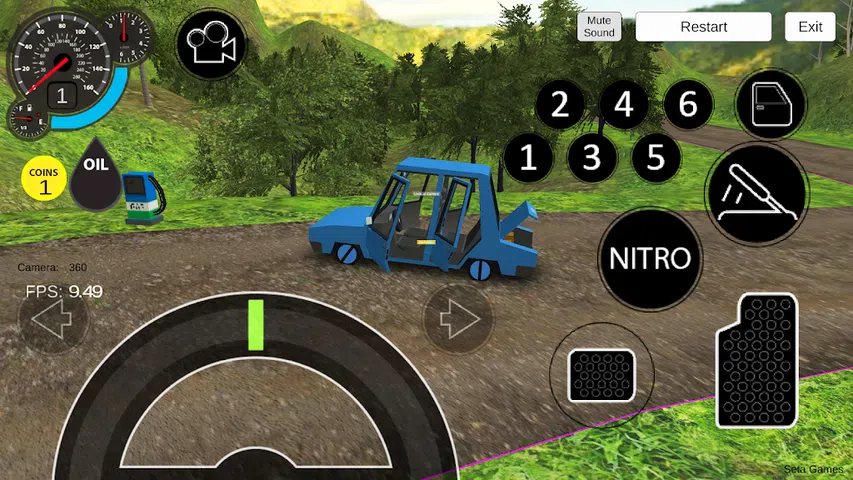Choose gear 3 on the shifter
The image size is (853, 480).
tap(592, 157)
